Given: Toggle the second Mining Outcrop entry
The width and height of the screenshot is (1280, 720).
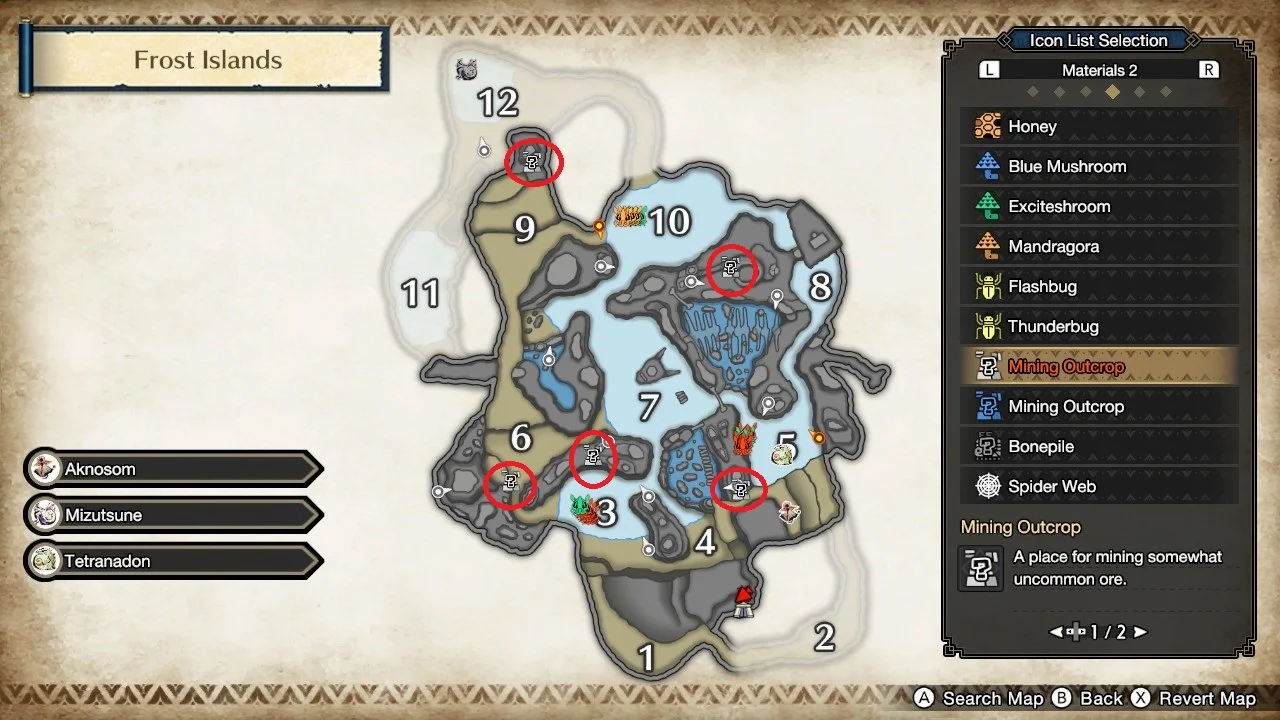Looking at the screenshot, I should (x=1097, y=406).
